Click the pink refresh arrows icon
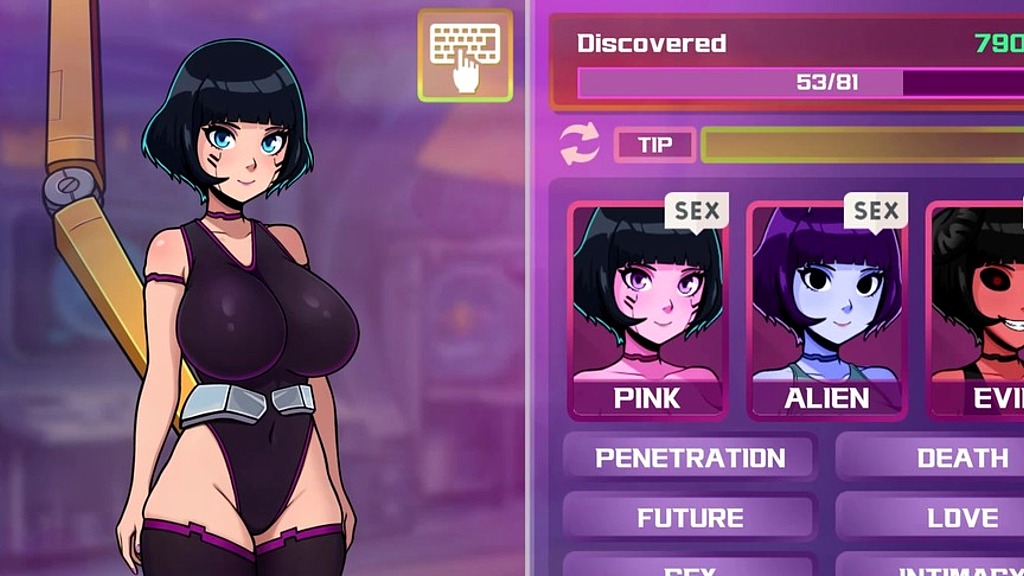The image size is (1024, 576). [580, 144]
